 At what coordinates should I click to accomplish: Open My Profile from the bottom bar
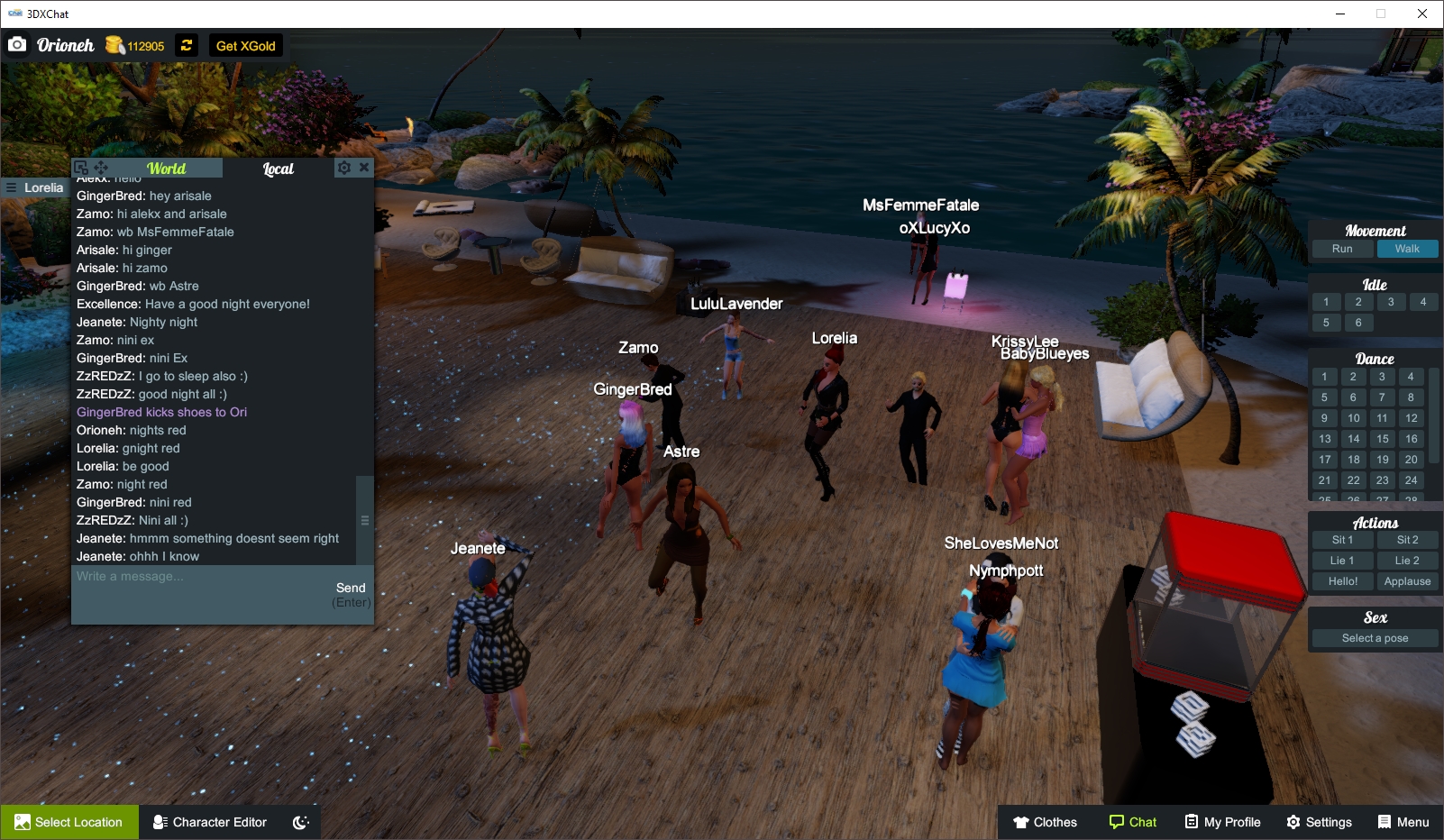(1221, 821)
